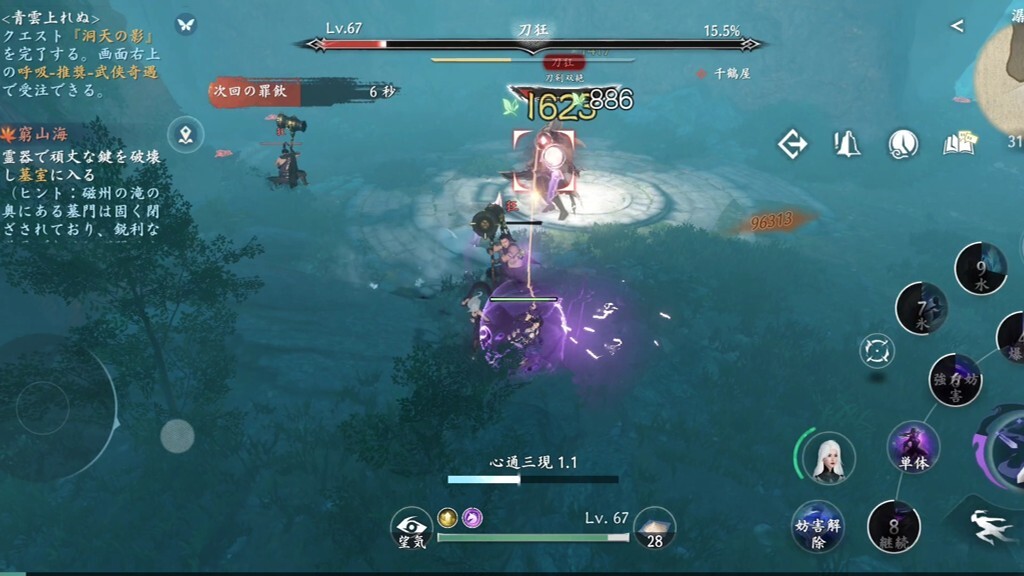Open the round swirl-emblem menu icon

coord(903,144)
